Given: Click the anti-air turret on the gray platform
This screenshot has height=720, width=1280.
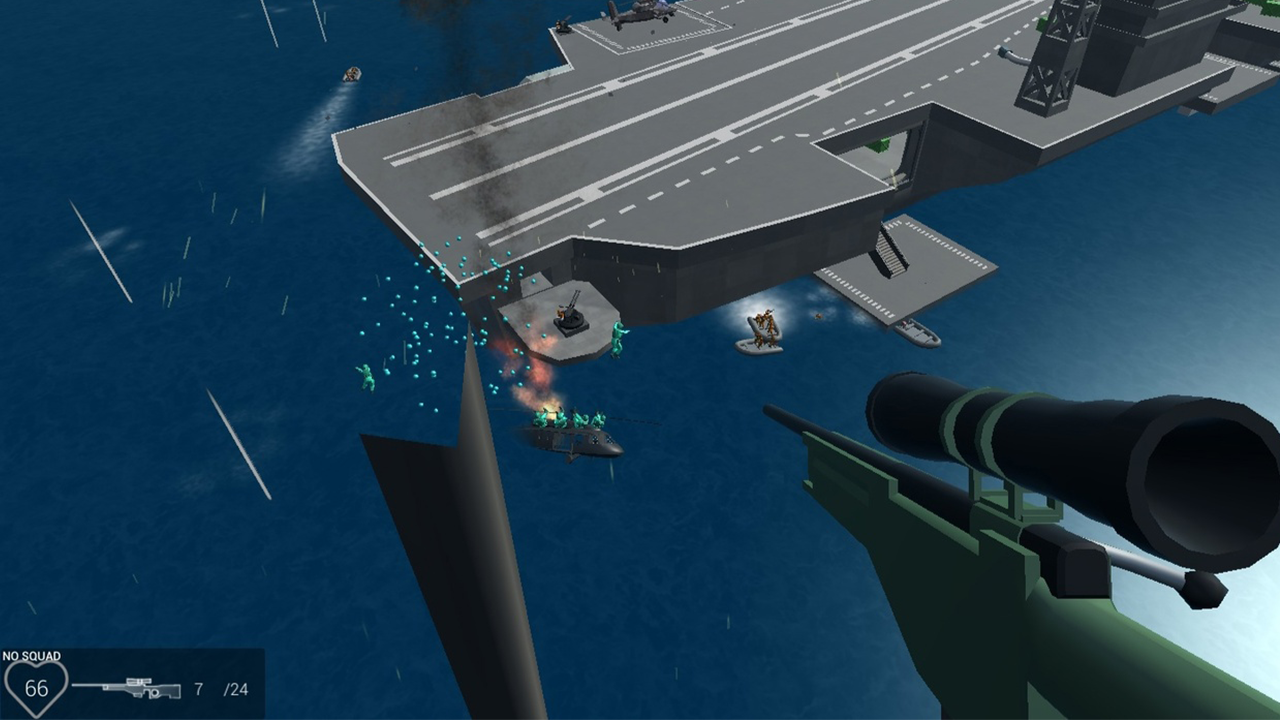Looking at the screenshot, I should coord(572,320).
